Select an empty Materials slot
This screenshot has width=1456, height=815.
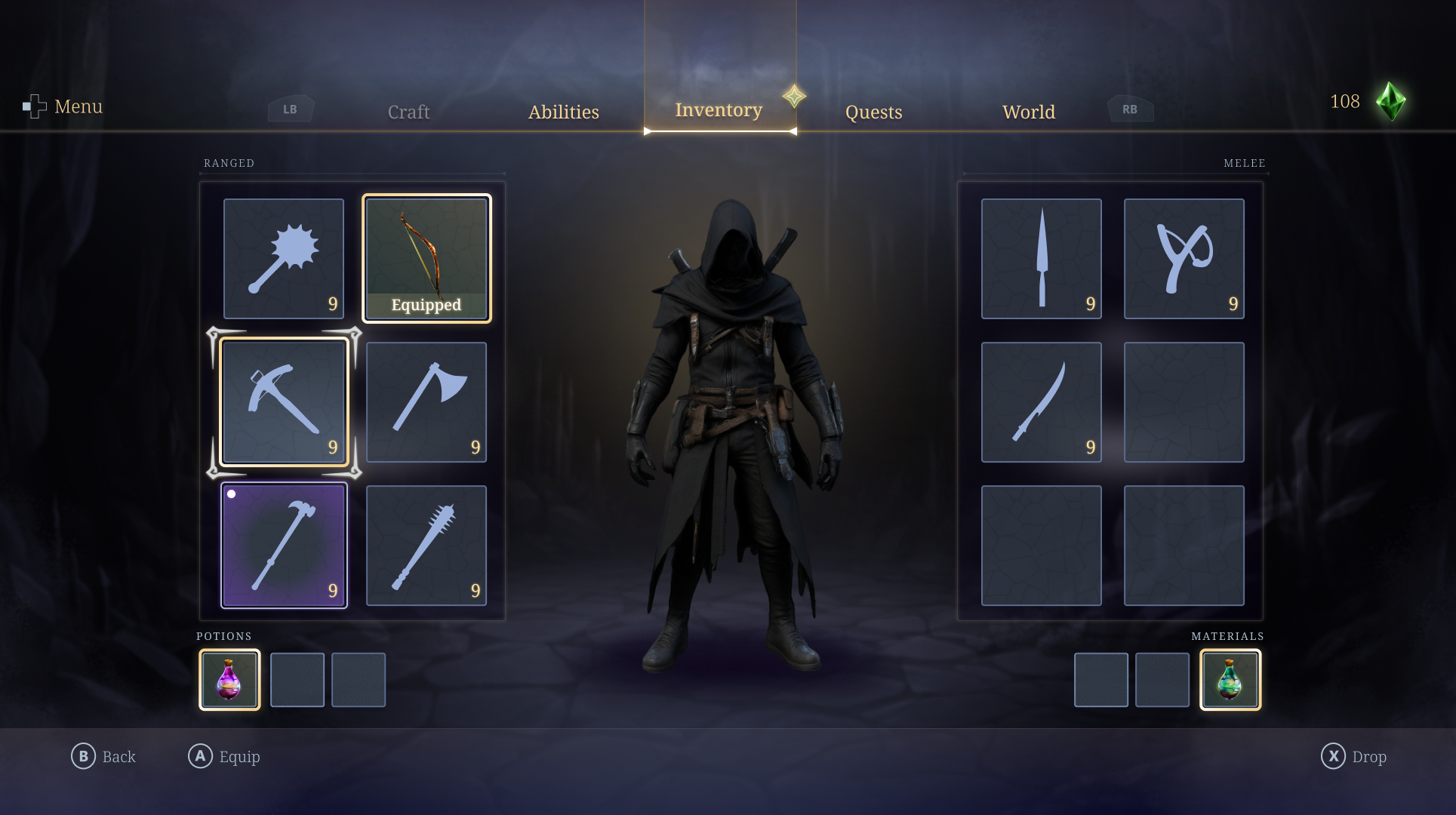pyautogui.click(x=1101, y=678)
